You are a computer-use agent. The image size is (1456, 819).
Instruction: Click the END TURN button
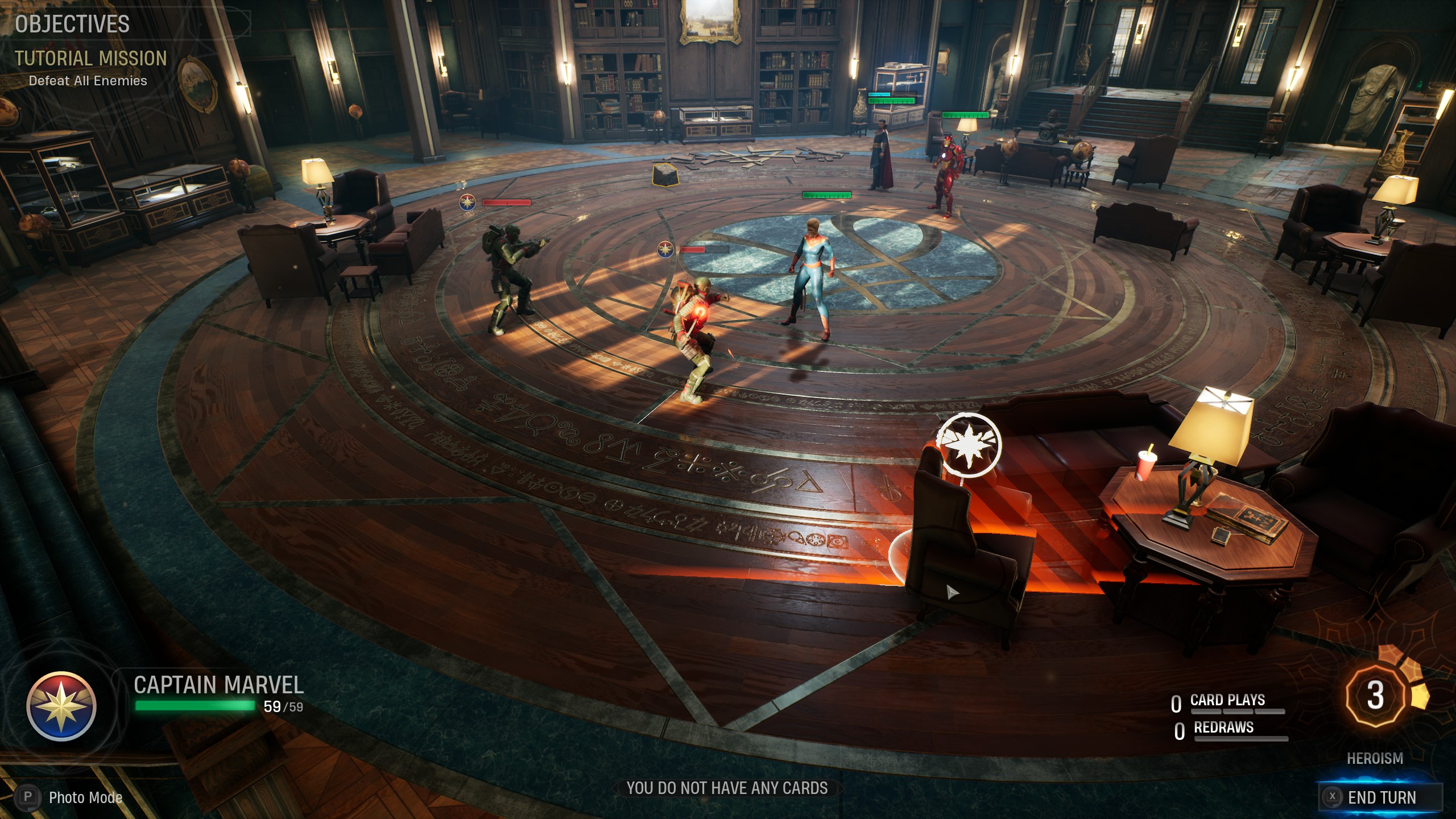point(1380,797)
